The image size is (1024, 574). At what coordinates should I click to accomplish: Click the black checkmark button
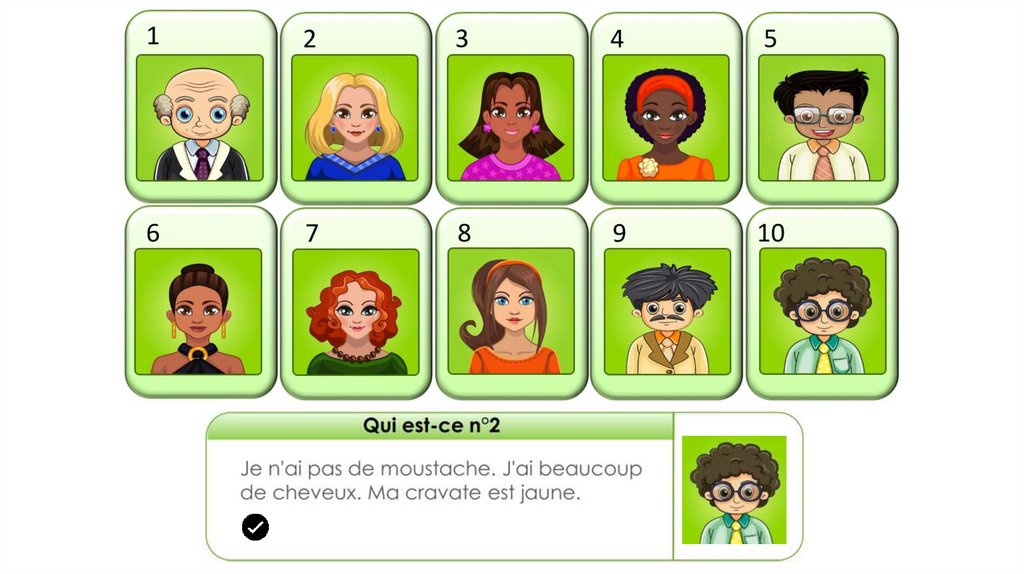coord(255,527)
